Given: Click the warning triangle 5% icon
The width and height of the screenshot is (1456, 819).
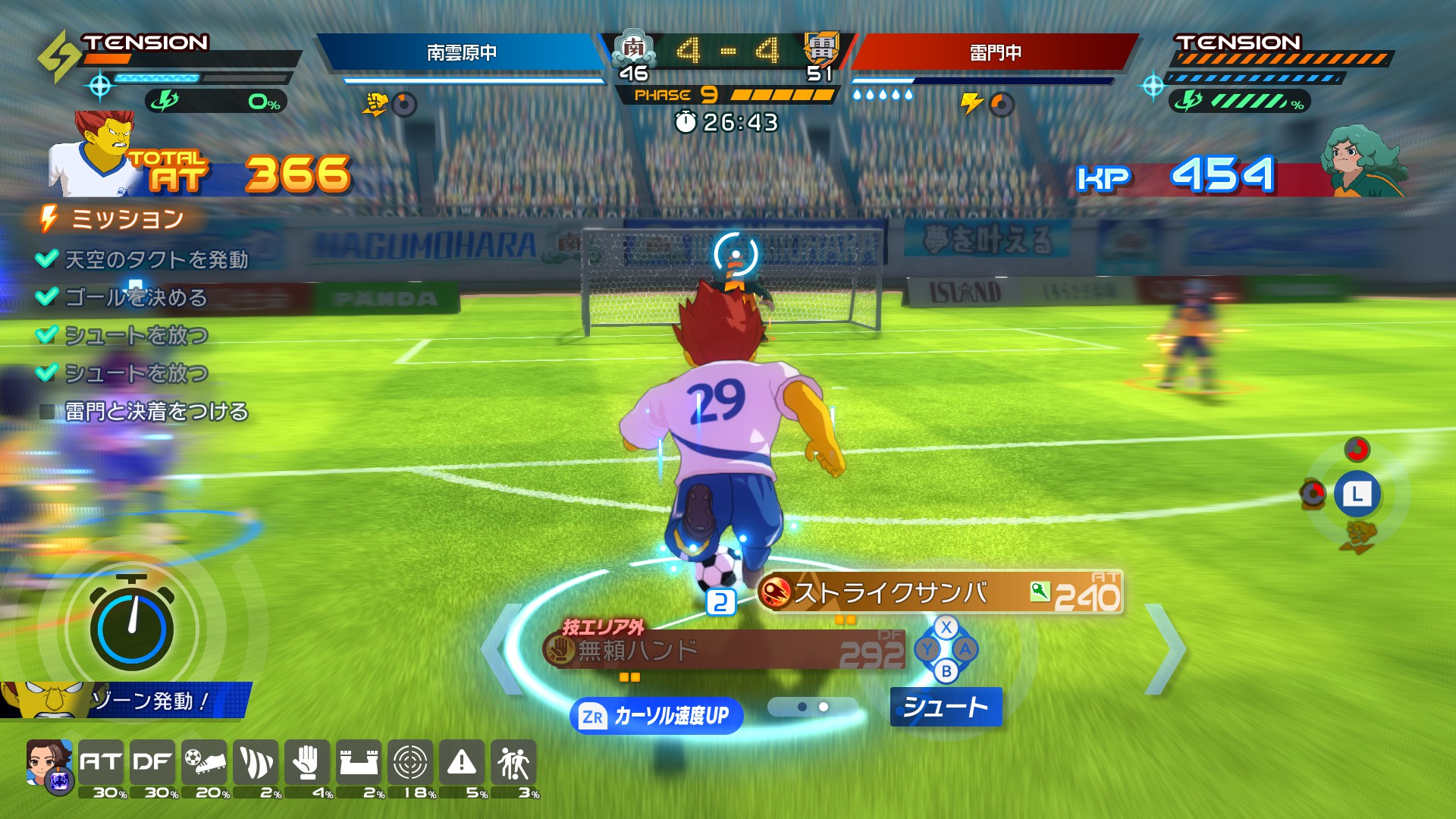Looking at the screenshot, I should (x=461, y=762).
